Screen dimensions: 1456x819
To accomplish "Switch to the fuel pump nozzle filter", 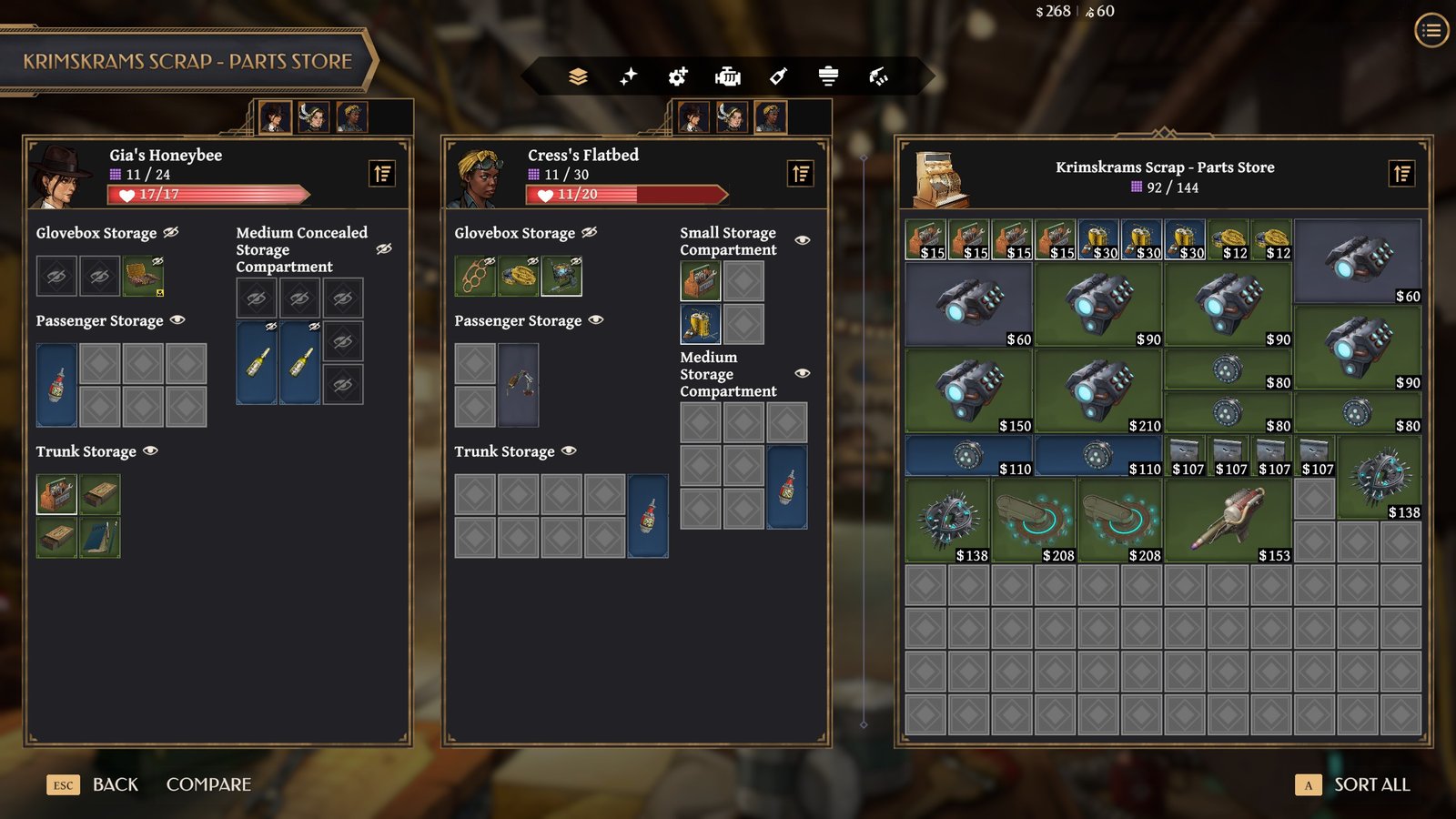I will [x=878, y=76].
